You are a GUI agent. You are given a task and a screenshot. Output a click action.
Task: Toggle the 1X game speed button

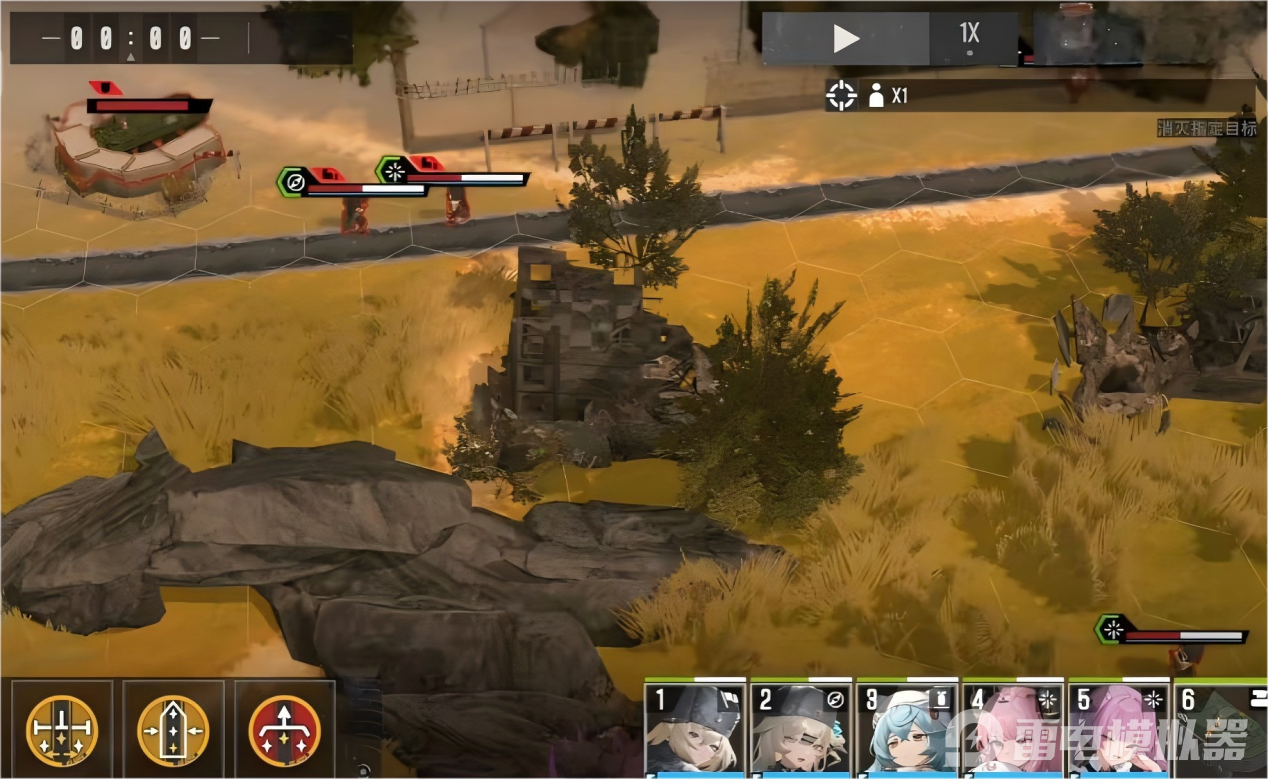pyautogui.click(x=971, y=39)
